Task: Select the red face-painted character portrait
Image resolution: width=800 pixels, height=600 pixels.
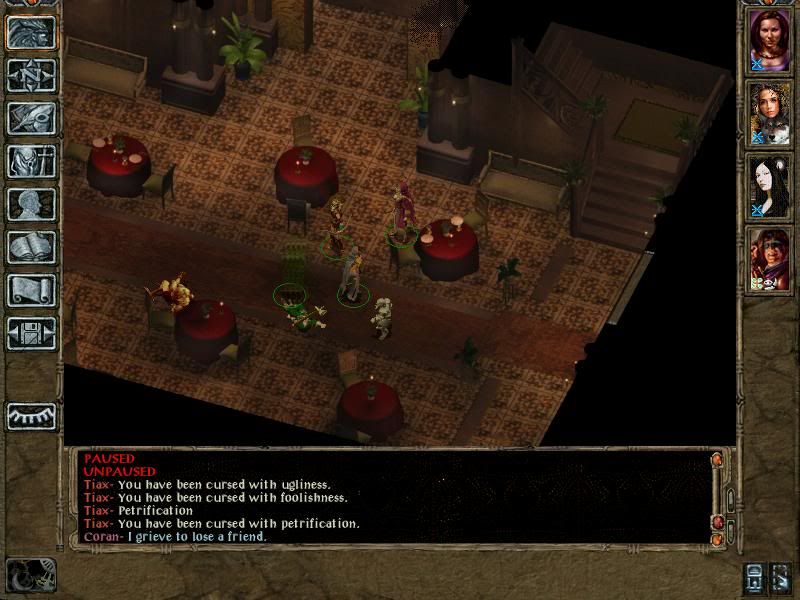Action: click(x=770, y=259)
